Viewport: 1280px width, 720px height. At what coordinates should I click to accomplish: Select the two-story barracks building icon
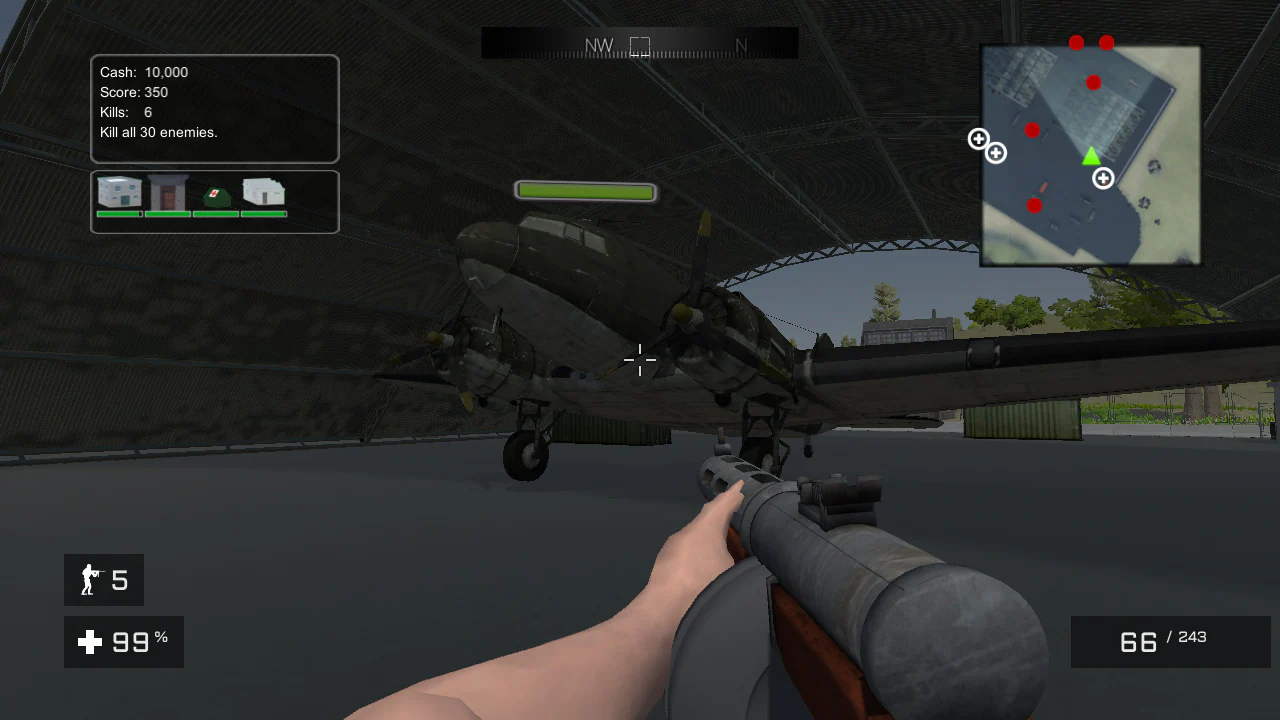point(119,193)
